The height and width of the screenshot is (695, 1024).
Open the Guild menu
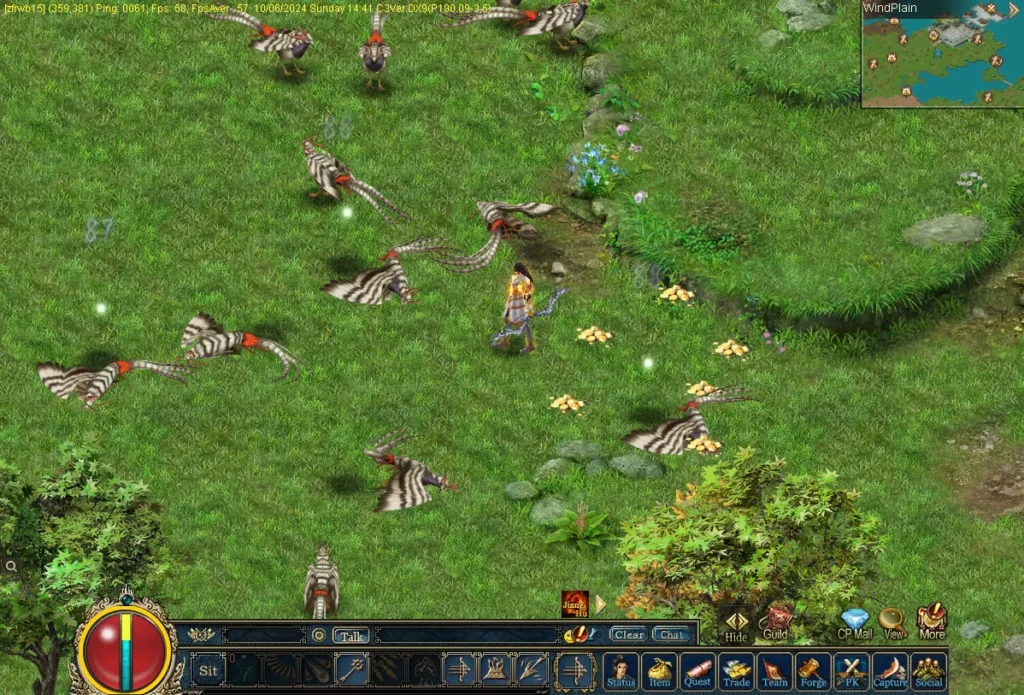coord(776,620)
